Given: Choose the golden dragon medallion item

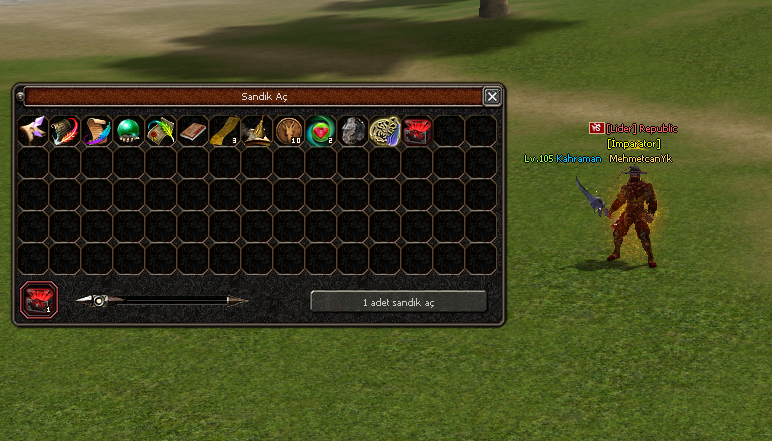Looking at the screenshot, I should (x=385, y=131).
